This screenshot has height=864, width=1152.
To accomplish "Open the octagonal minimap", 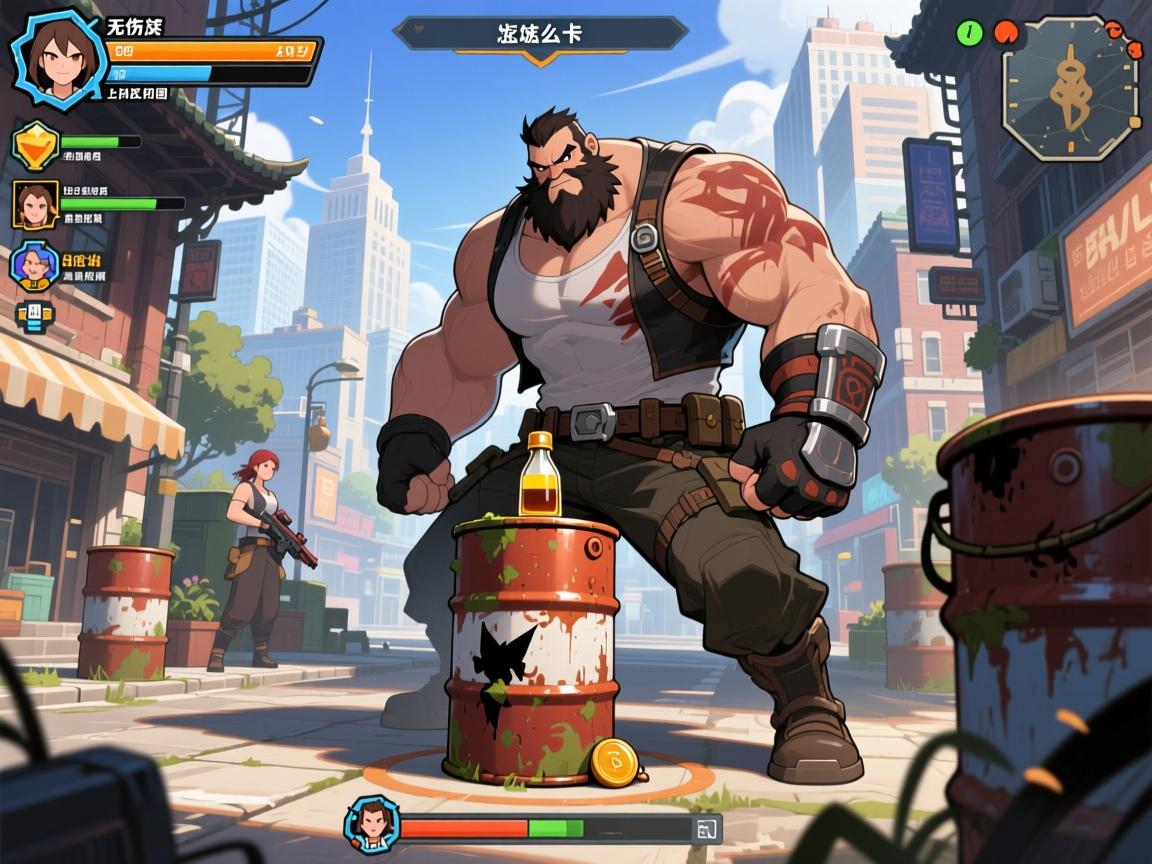I will pos(1070,87).
